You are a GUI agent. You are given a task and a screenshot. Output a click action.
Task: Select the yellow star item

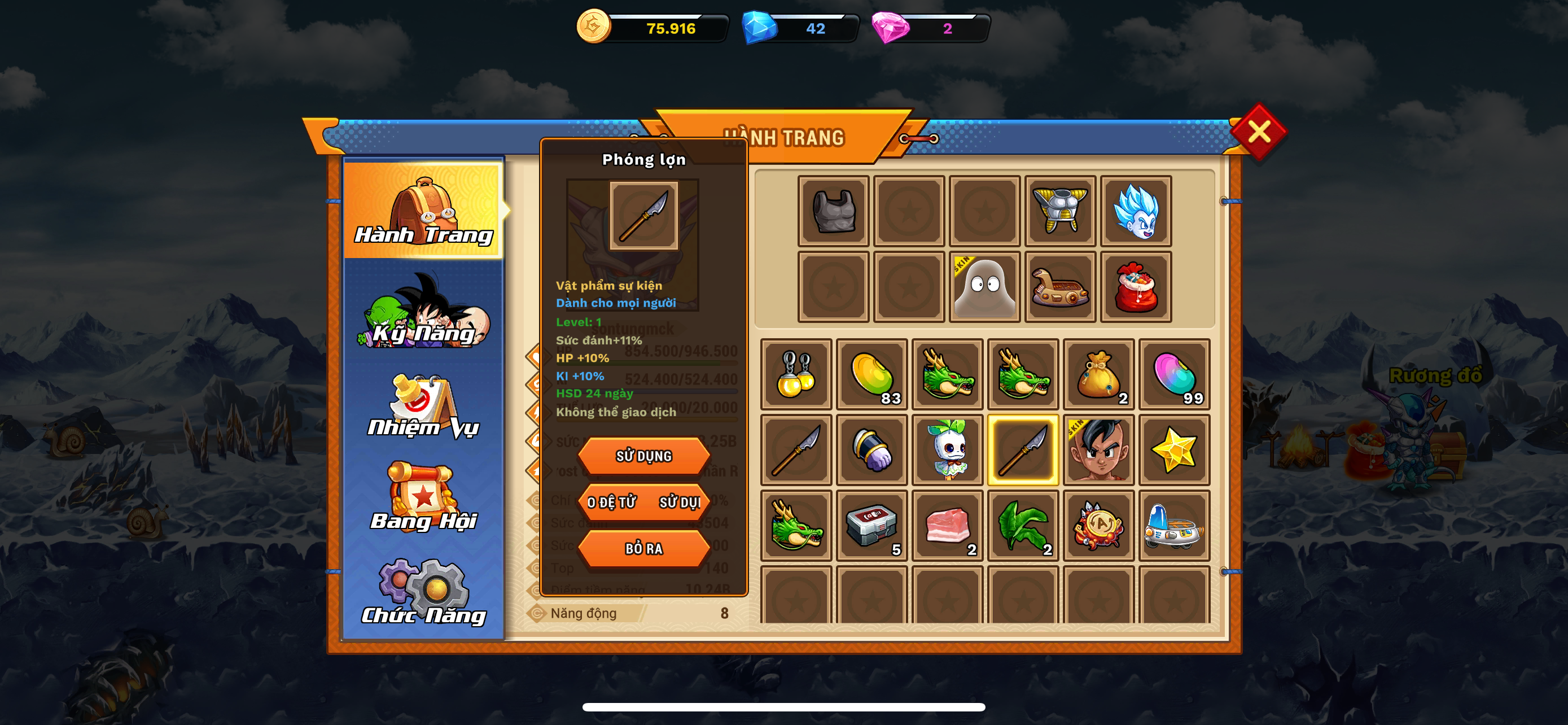click(x=1174, y=450)
